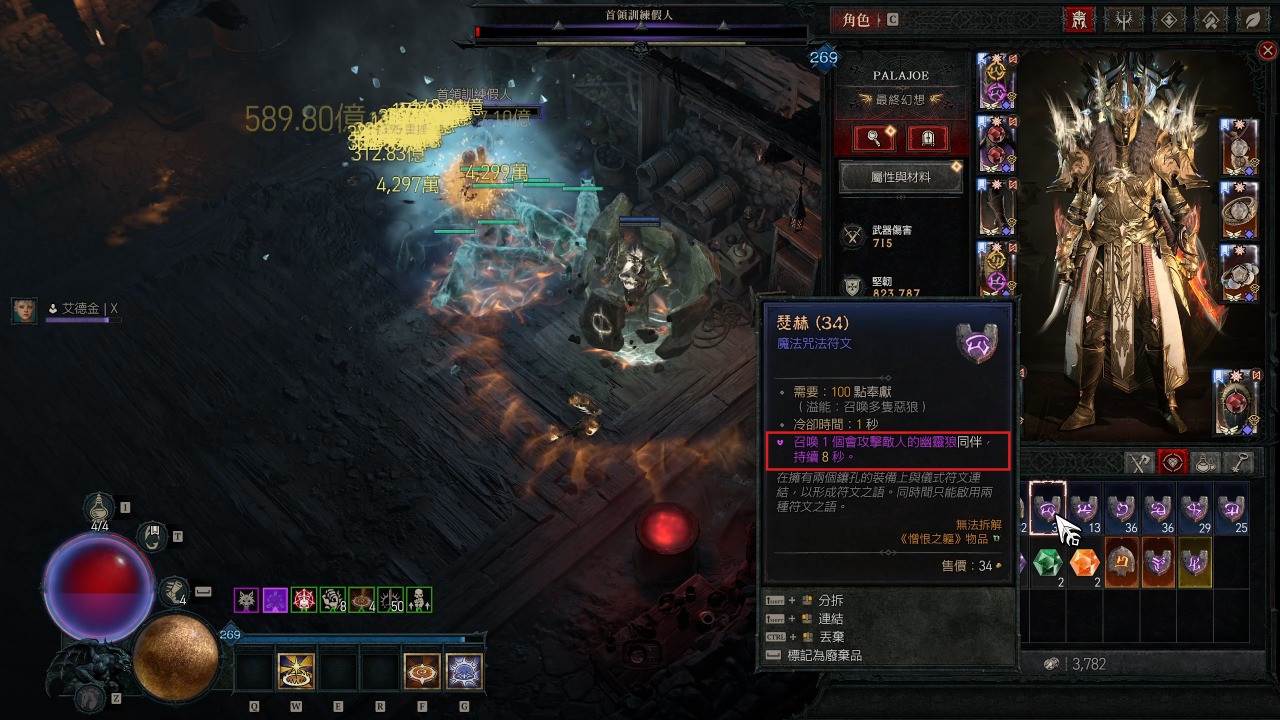Viewport: 1280px width, 720px height.
Task: Close the character panel with the red X
Action: 1267,50
